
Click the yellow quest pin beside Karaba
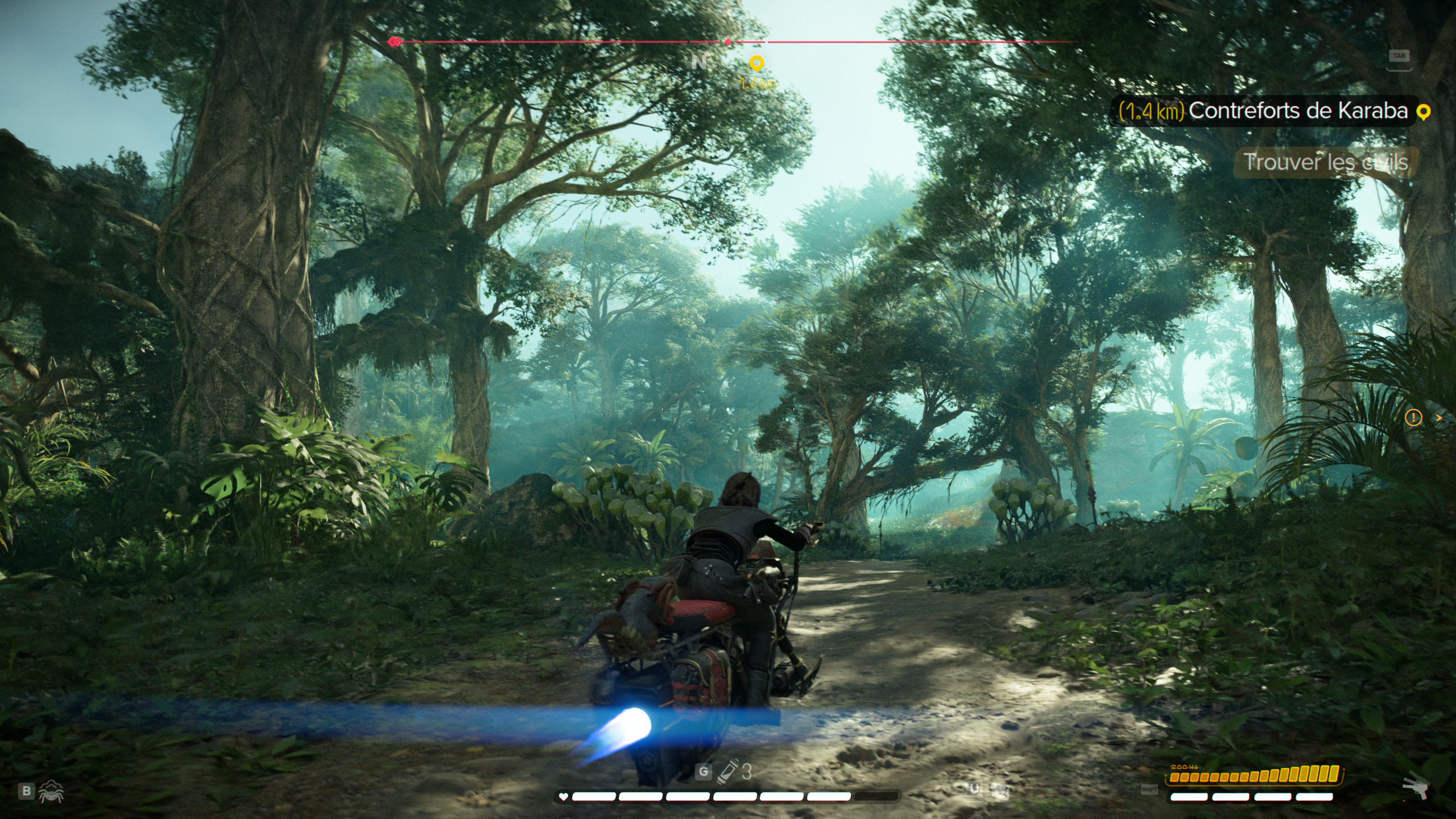click(x=1423, y=112)
